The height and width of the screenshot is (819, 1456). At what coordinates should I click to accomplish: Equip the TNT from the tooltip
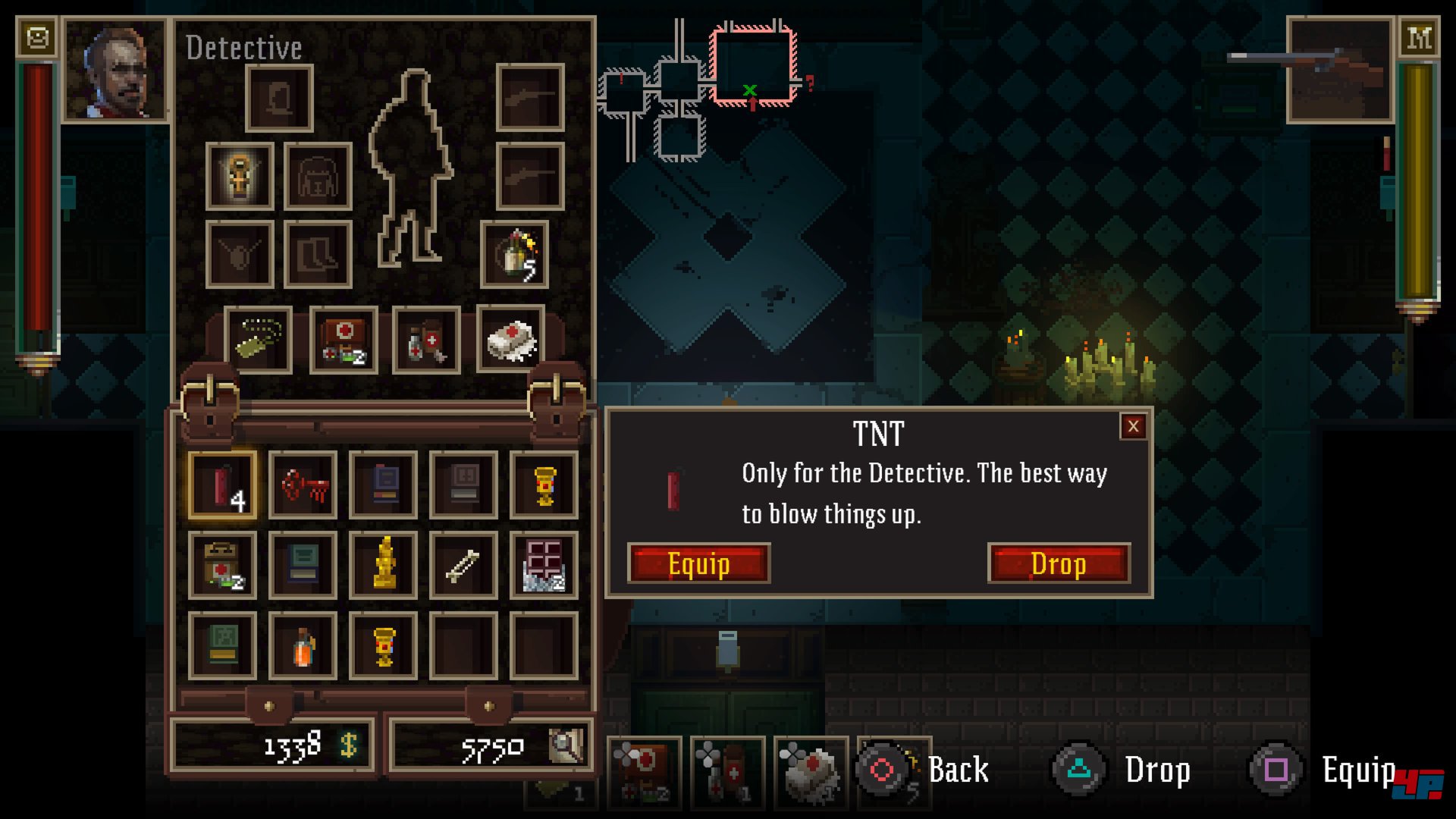coord(698,563)
